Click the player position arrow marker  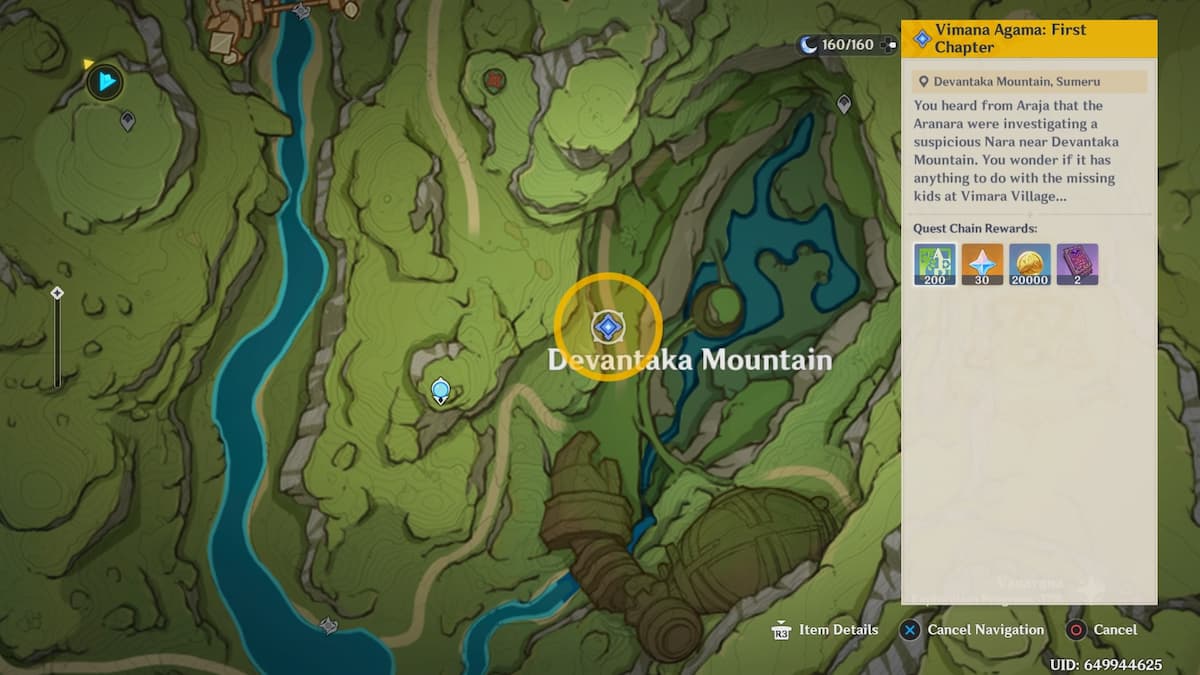[x=105, y=81]
